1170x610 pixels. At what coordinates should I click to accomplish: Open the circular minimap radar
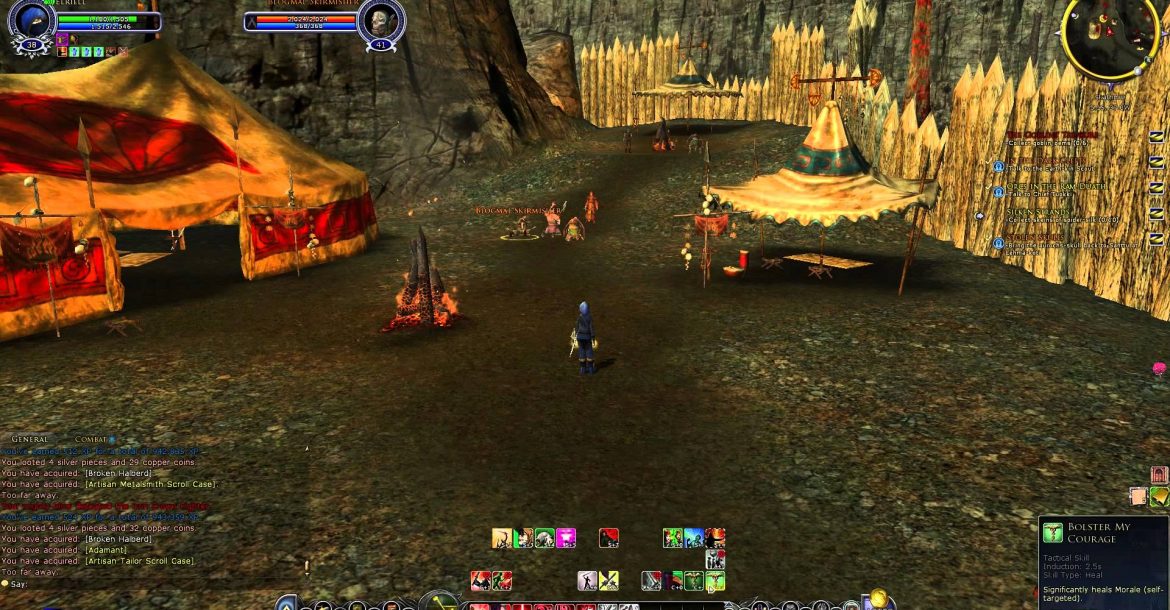1111,37
